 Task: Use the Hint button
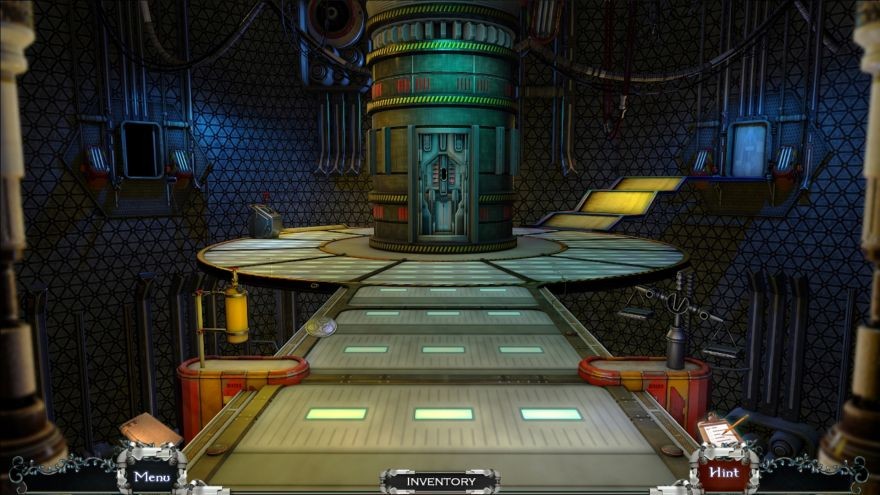pos(723,474)
